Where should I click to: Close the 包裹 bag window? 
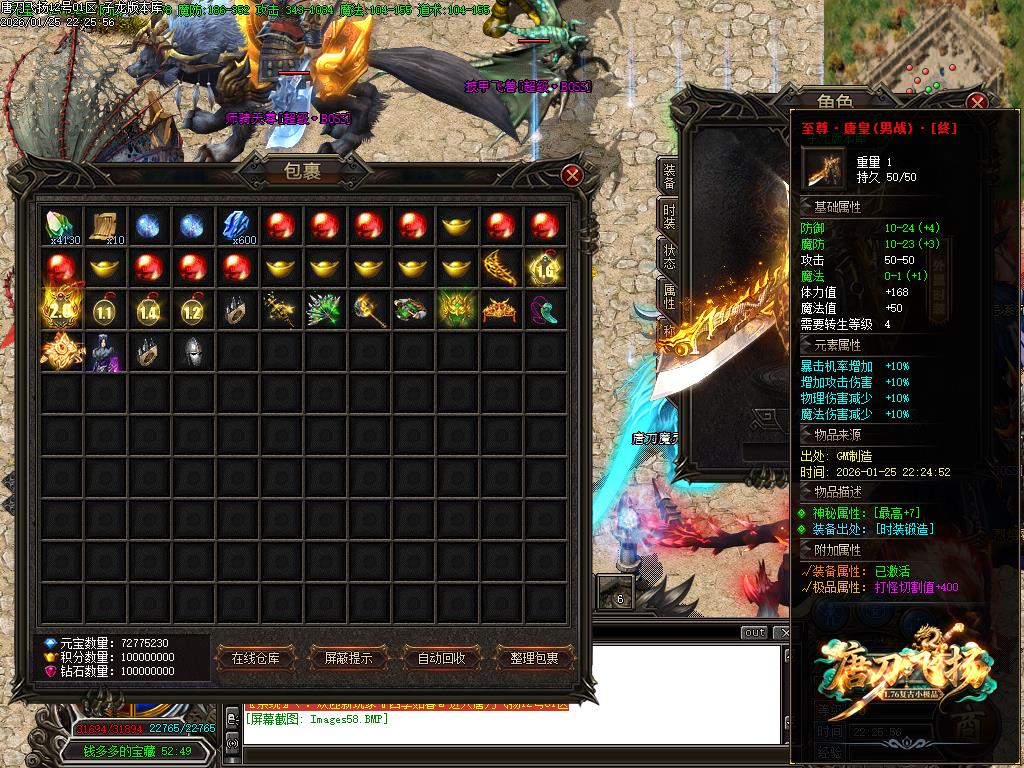click(572, 176)
